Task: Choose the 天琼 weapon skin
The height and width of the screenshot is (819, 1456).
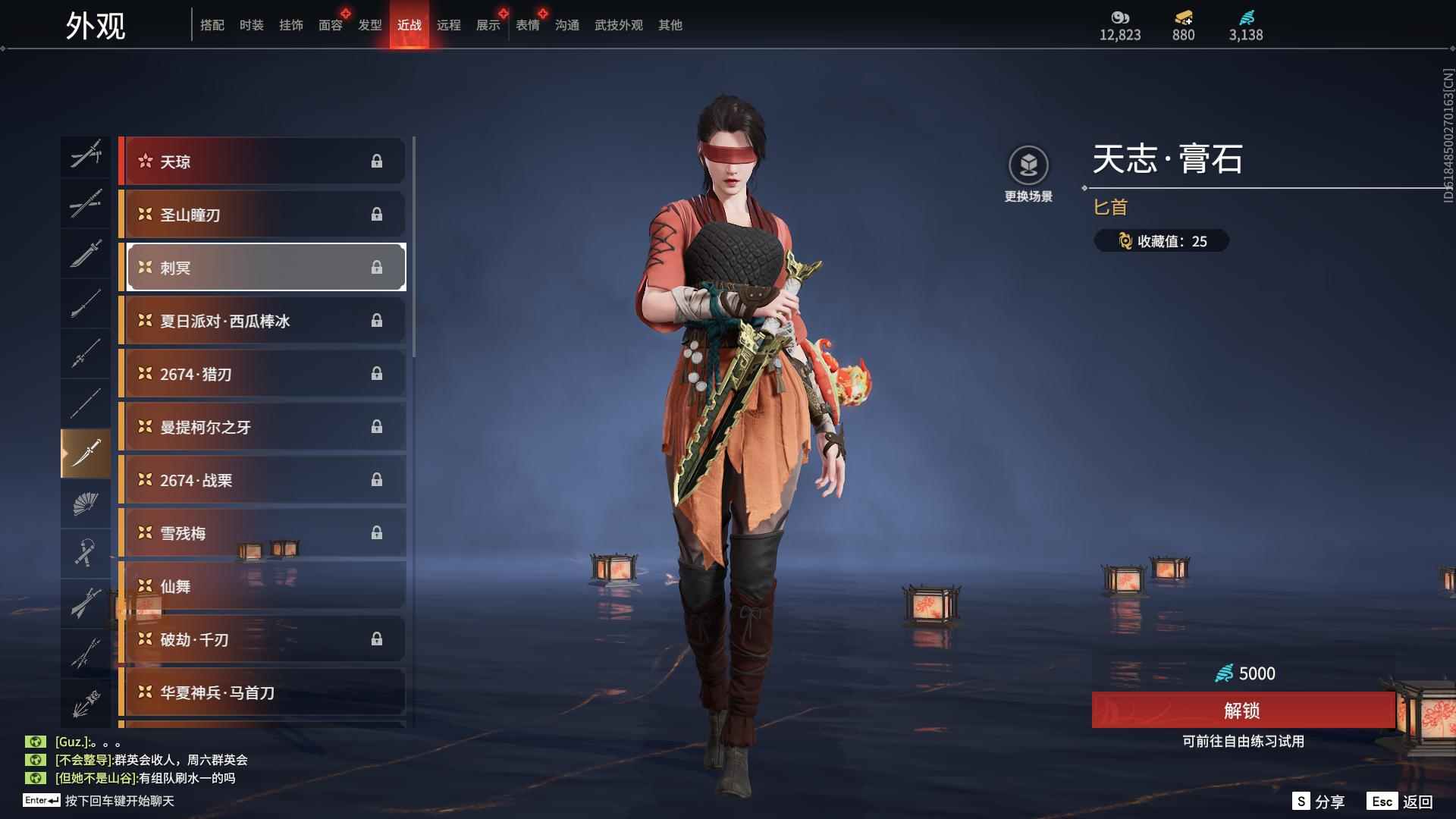Action: tap(262, 162)
